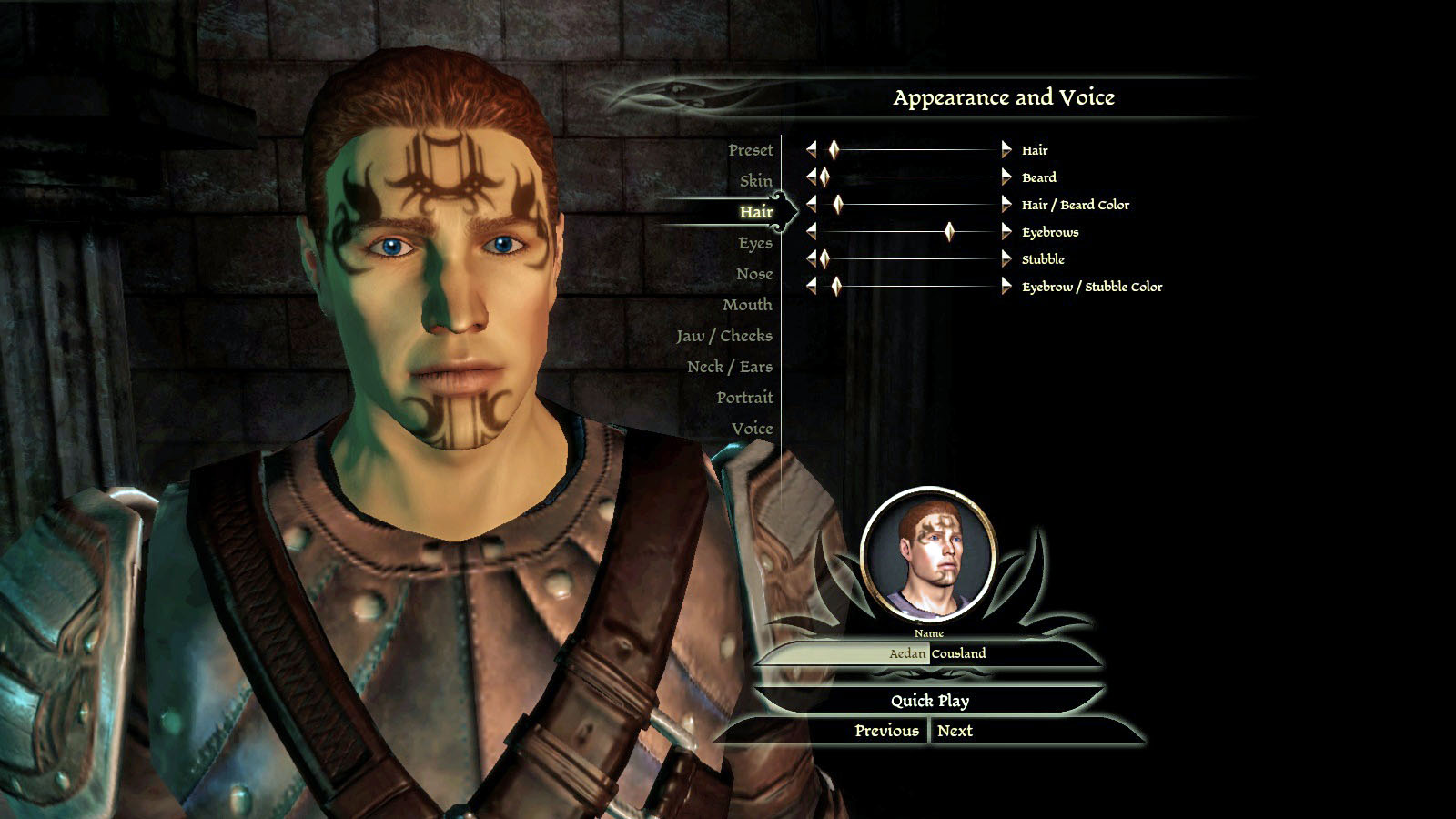Click the Quick Play button
The height and width of the screenshot is (819, 1456).
click(x=929, y=701)
